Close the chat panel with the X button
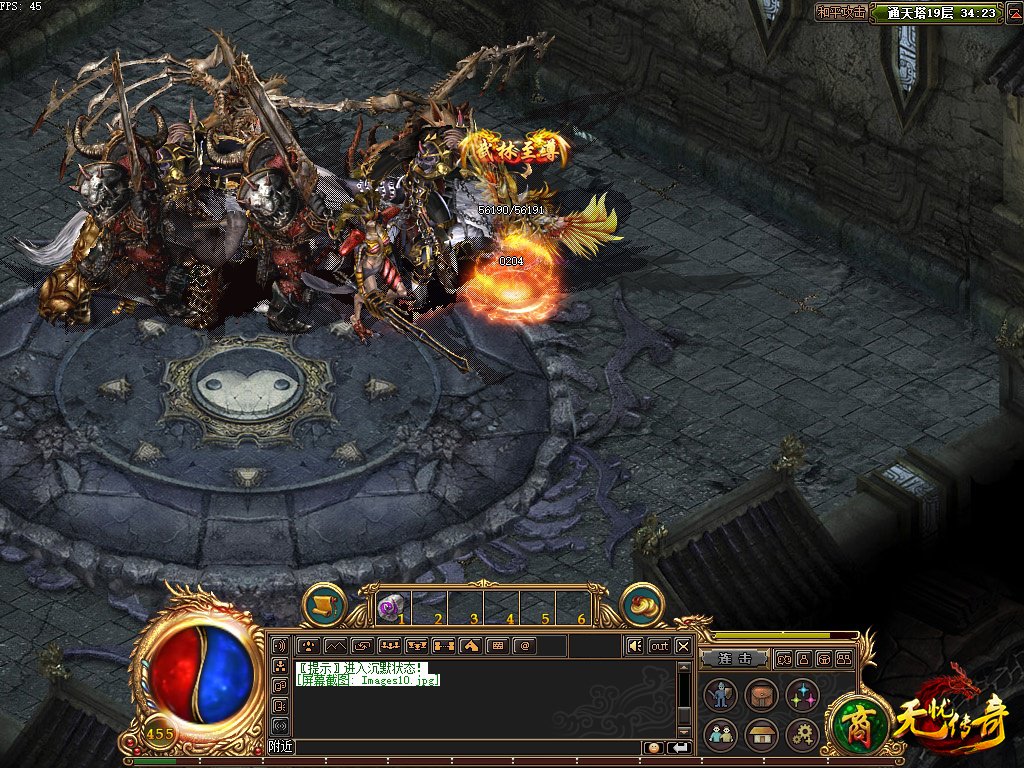 pyautogui.click(x=683, y=646)
